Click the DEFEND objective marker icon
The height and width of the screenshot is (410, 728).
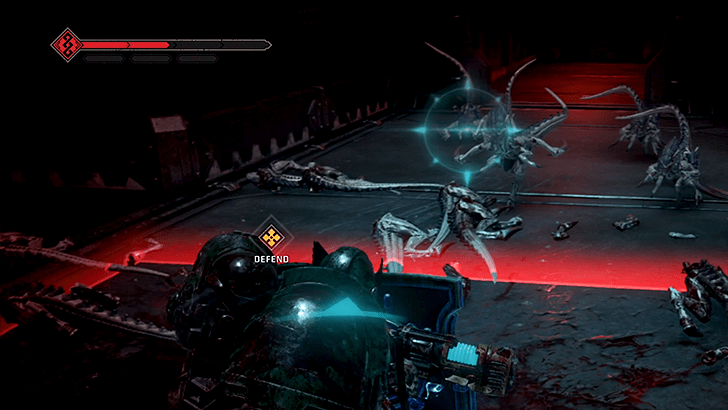(x=270, y=237)
